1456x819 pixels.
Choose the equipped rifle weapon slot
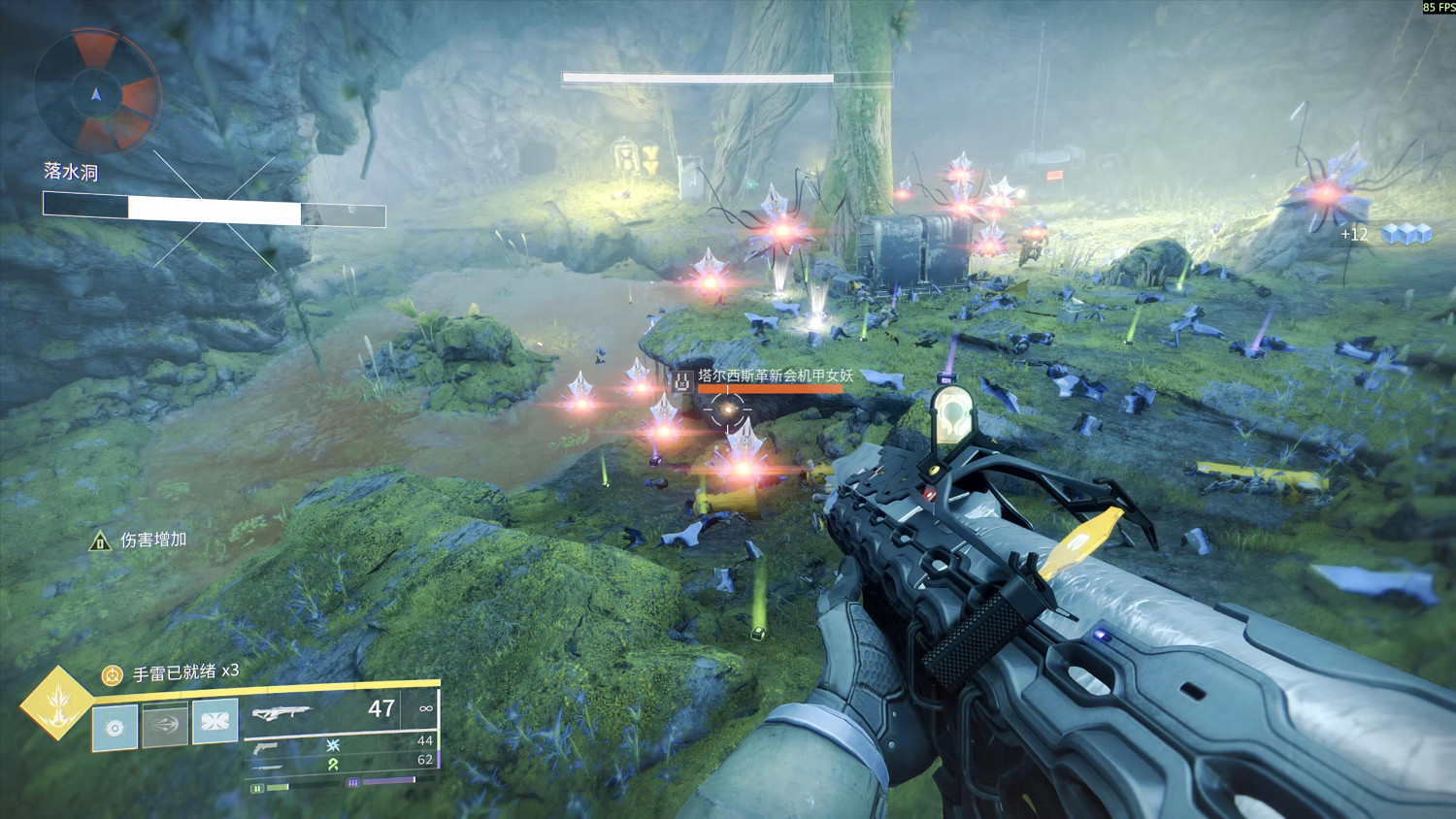(x=283, y=713)
